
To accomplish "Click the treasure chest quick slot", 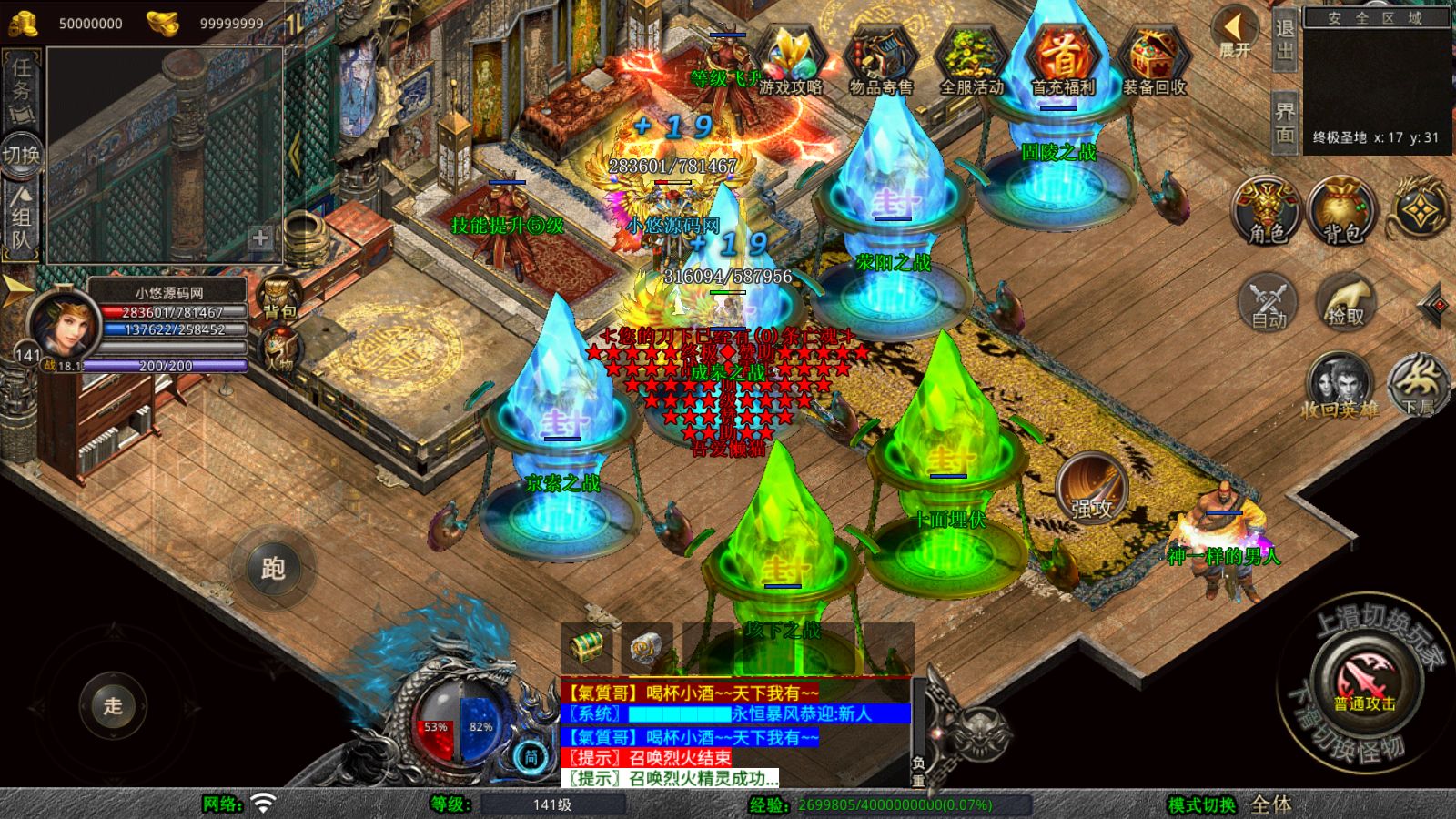I will [x=587, y=647].
